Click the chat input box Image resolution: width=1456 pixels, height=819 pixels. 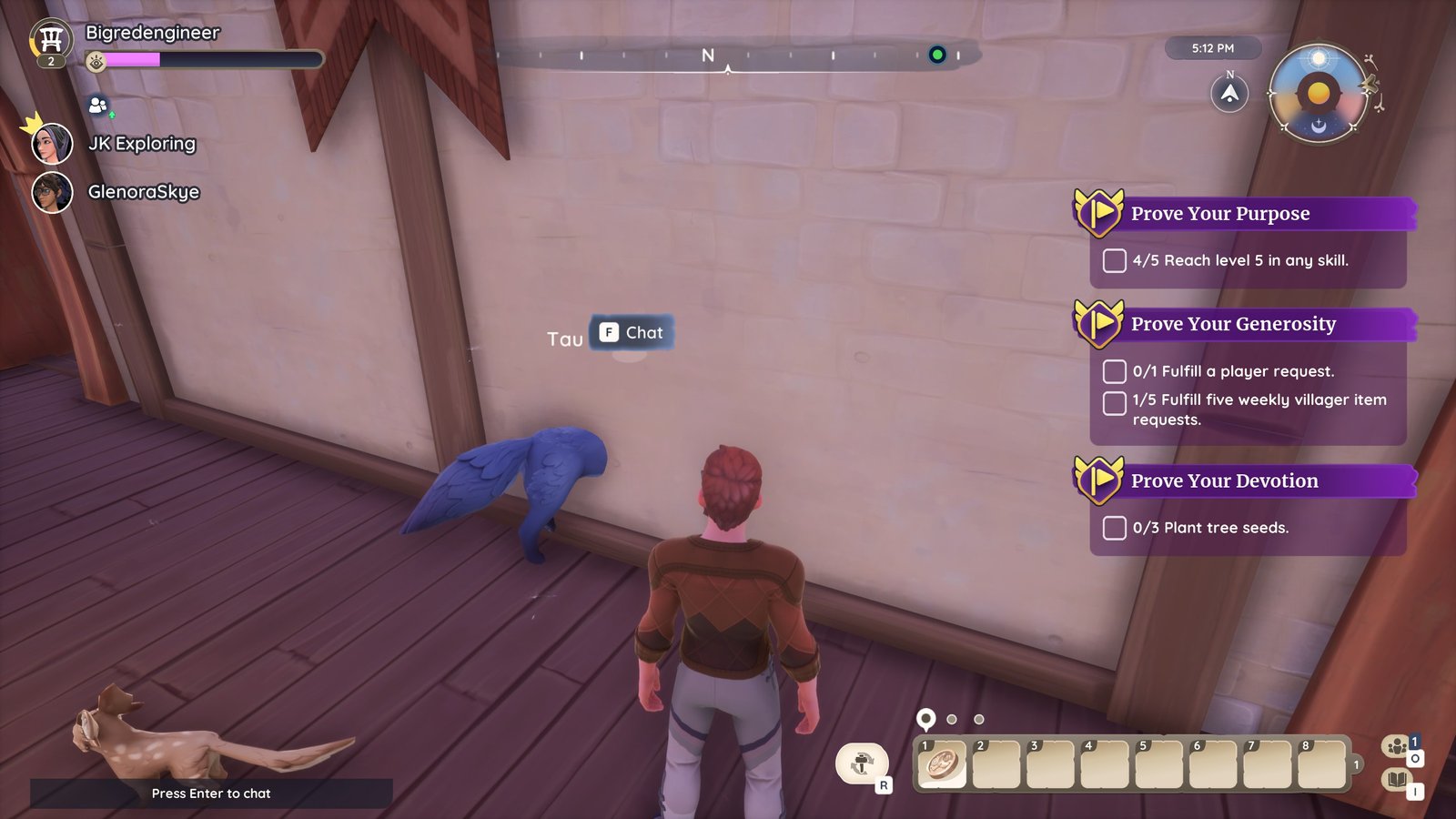211,794
